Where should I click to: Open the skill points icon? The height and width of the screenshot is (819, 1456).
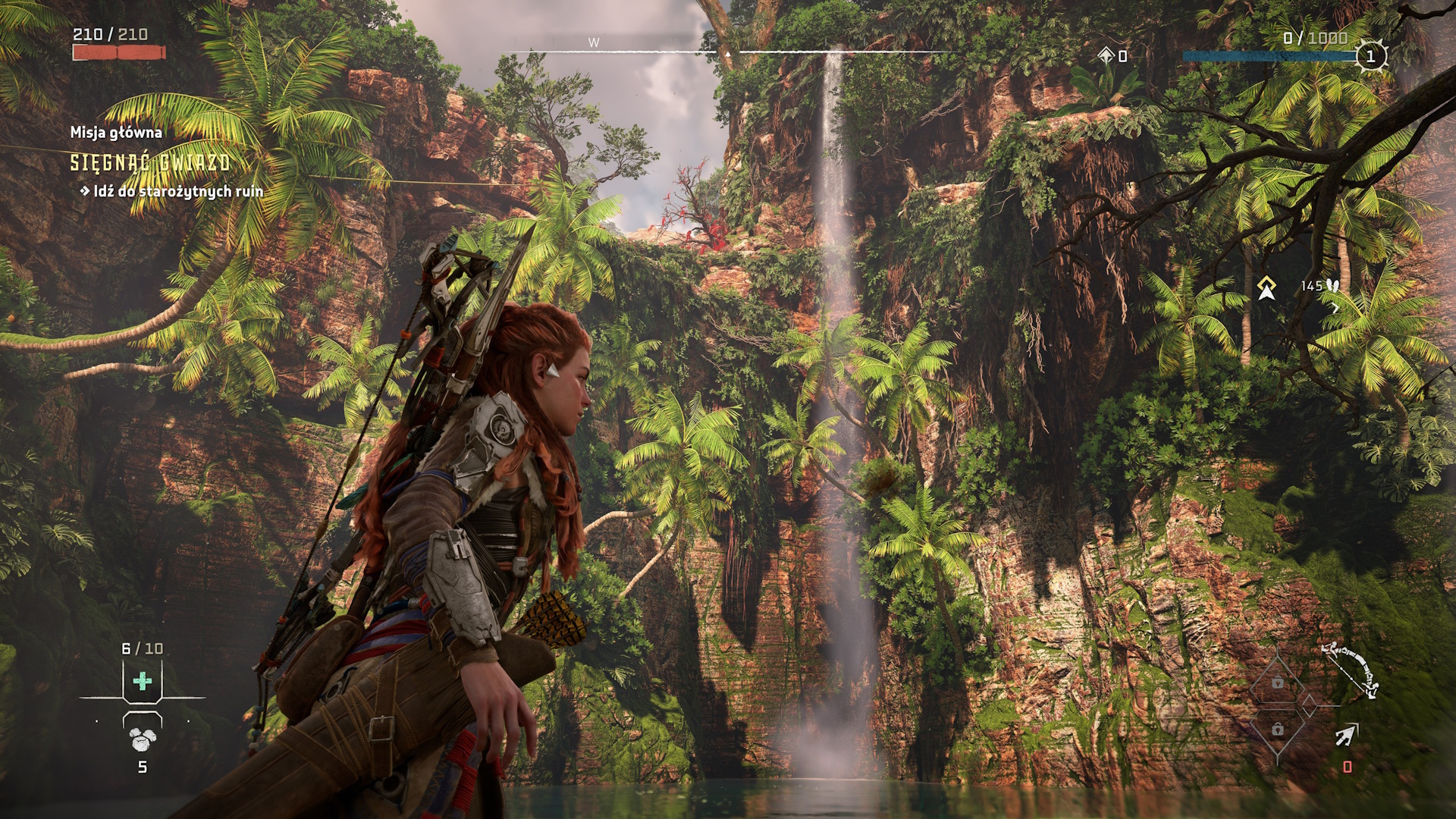click(x=1106, y=55)
